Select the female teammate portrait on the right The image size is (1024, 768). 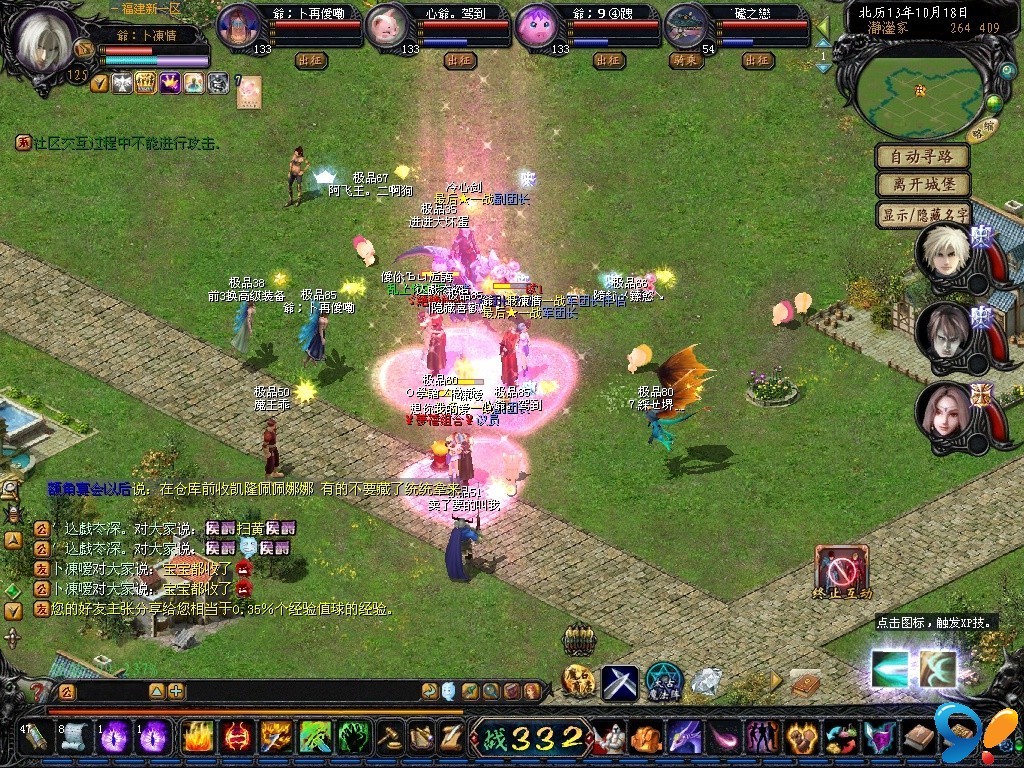click(x=944, y=411)
